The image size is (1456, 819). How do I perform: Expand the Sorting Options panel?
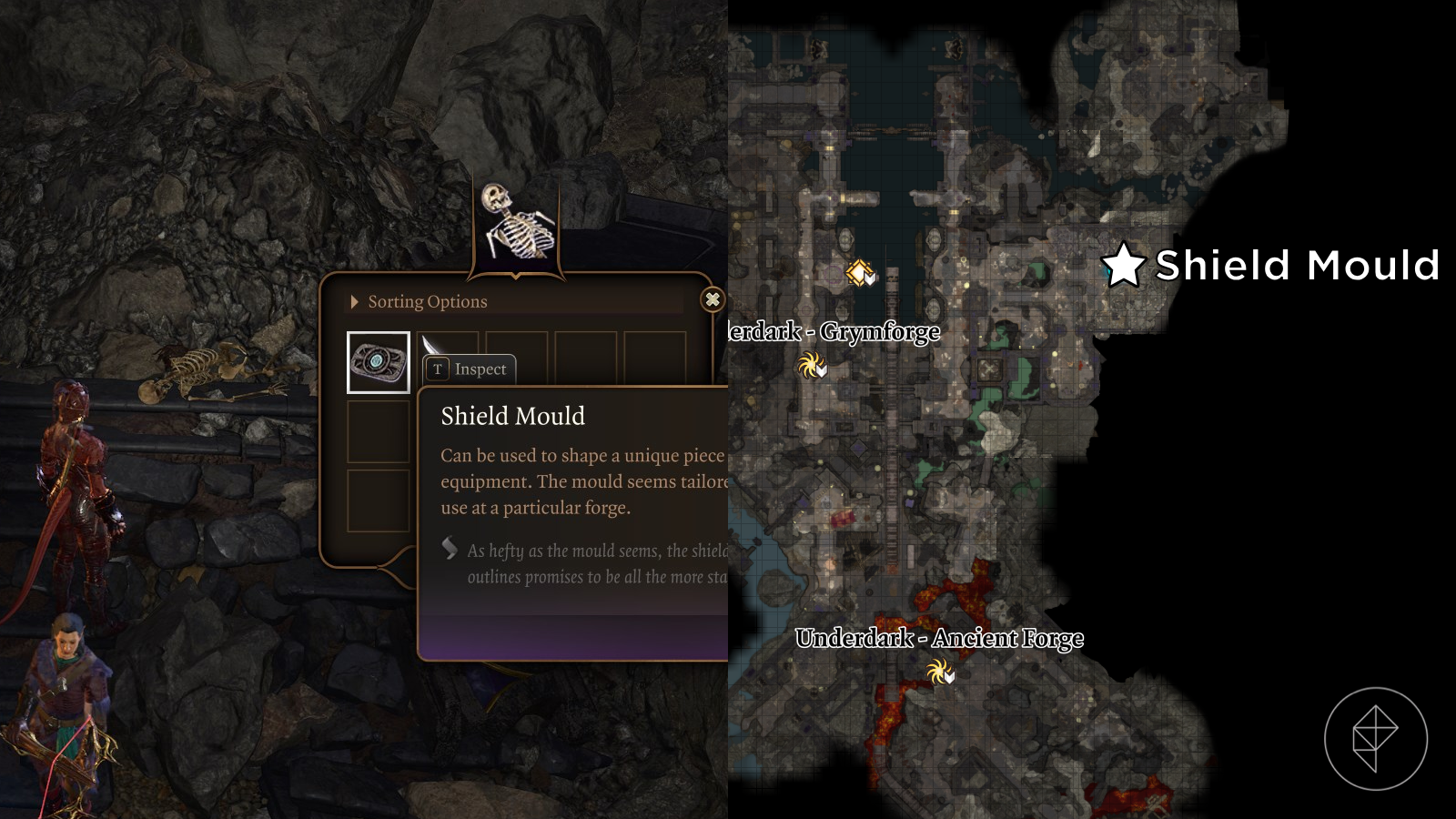(427, 301)
